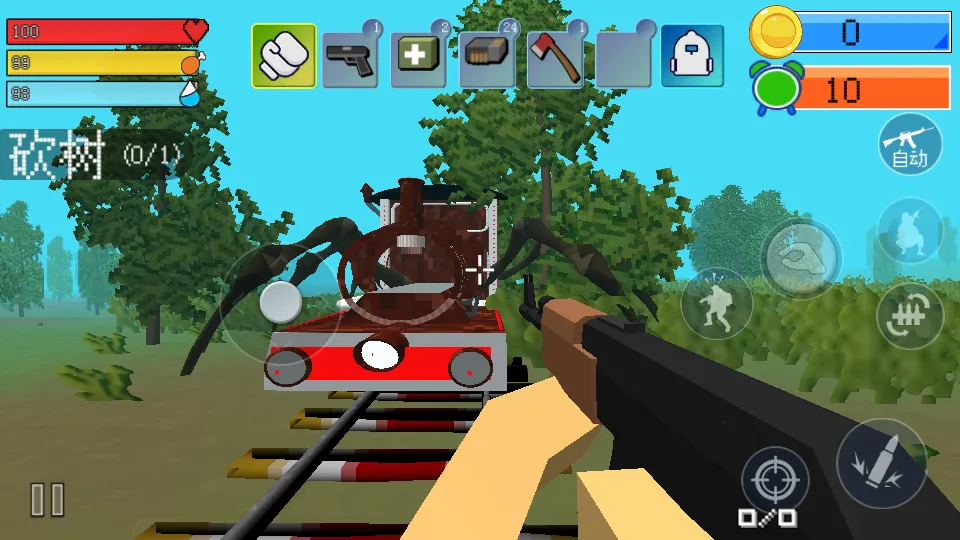Screen dimensions: 960x540
Task: Tap the hand interact button
Action: pyautogui.click(x=801, y=258)
